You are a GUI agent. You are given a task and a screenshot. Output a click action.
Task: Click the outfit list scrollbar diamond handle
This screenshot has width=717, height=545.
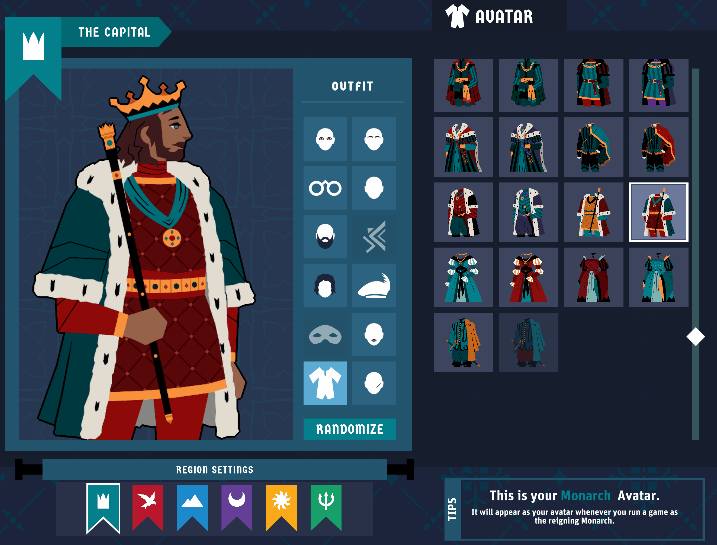696,337
